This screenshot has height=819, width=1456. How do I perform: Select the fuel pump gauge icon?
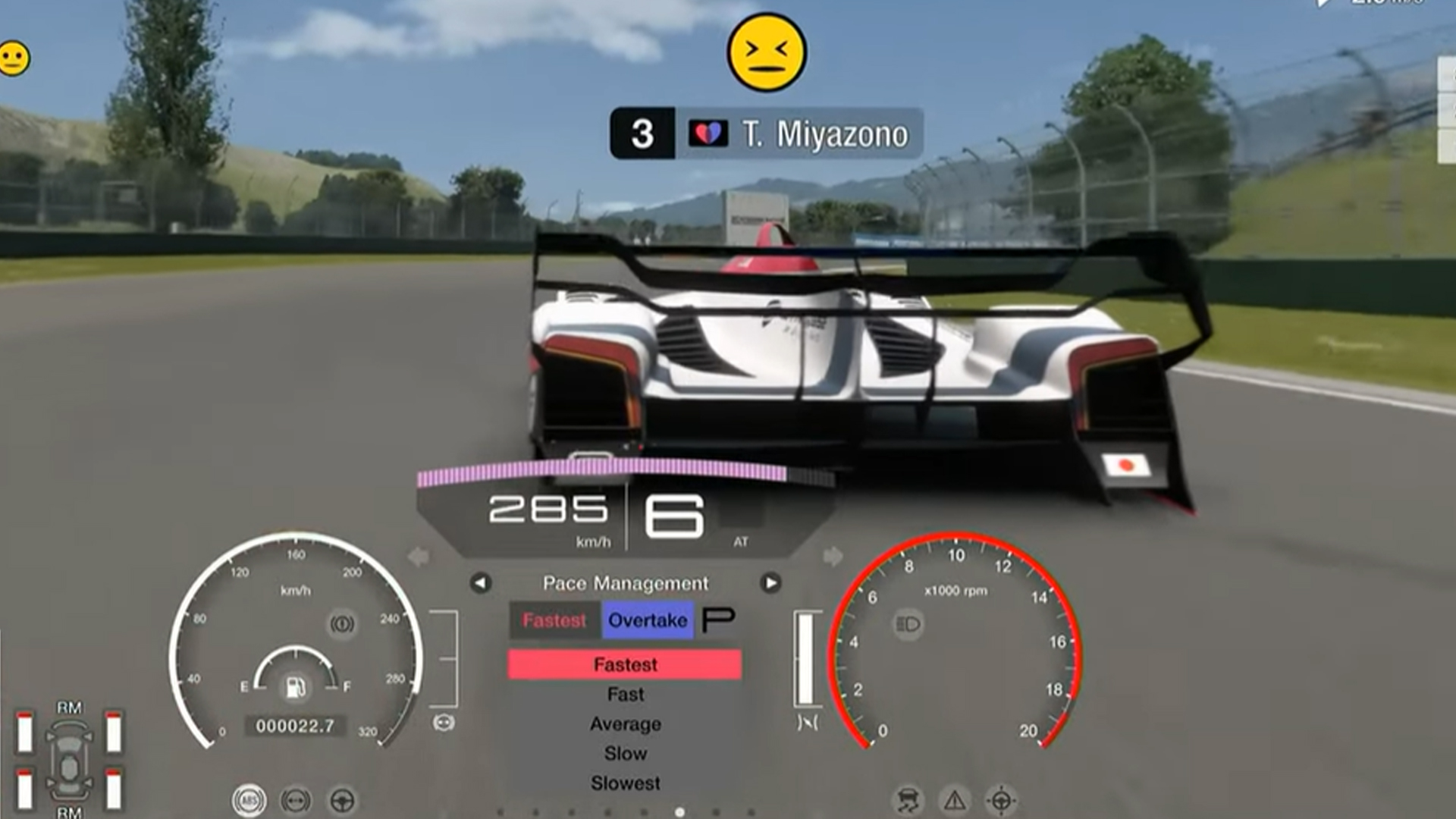coord(295,687)
